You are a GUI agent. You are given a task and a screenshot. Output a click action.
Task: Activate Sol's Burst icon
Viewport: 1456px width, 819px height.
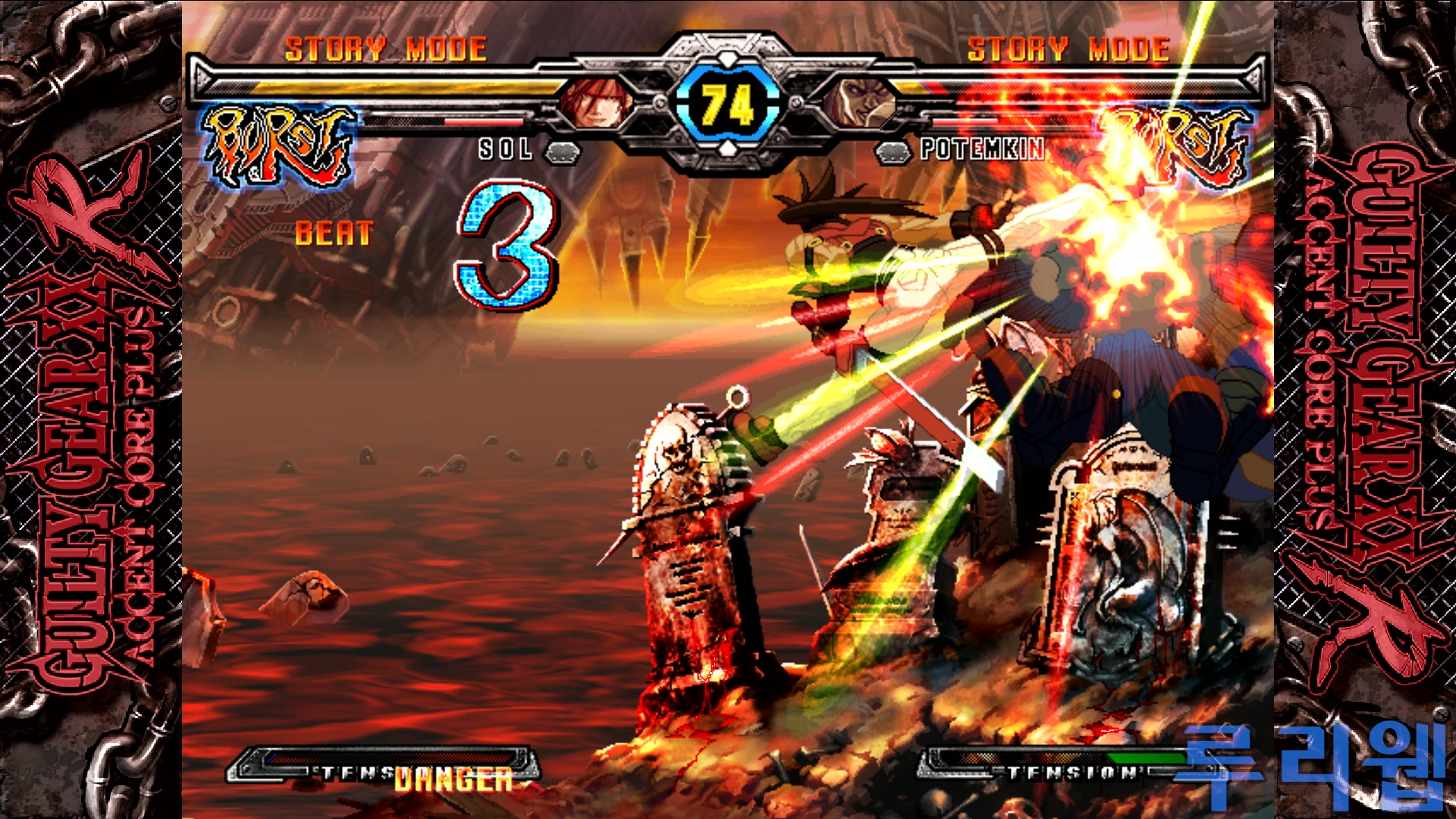[x=278, y=146]
